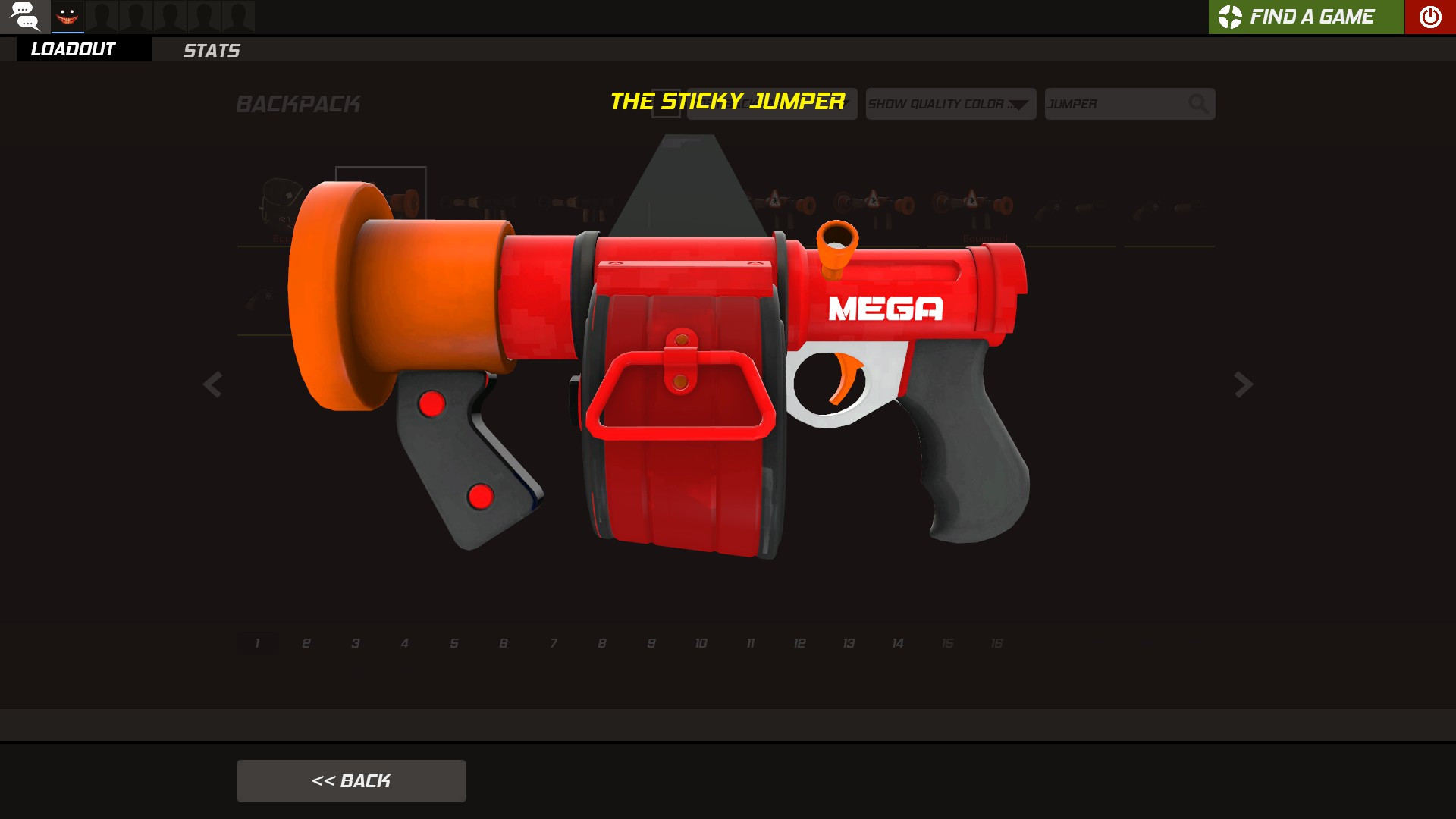
Task: Select the highlighted Sticky Jumper backpack slot
Action: [x=381, y=203]
